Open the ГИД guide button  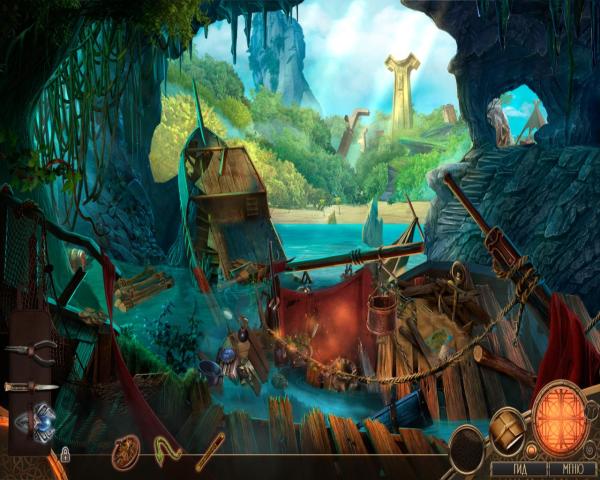(x=516, y=467)
